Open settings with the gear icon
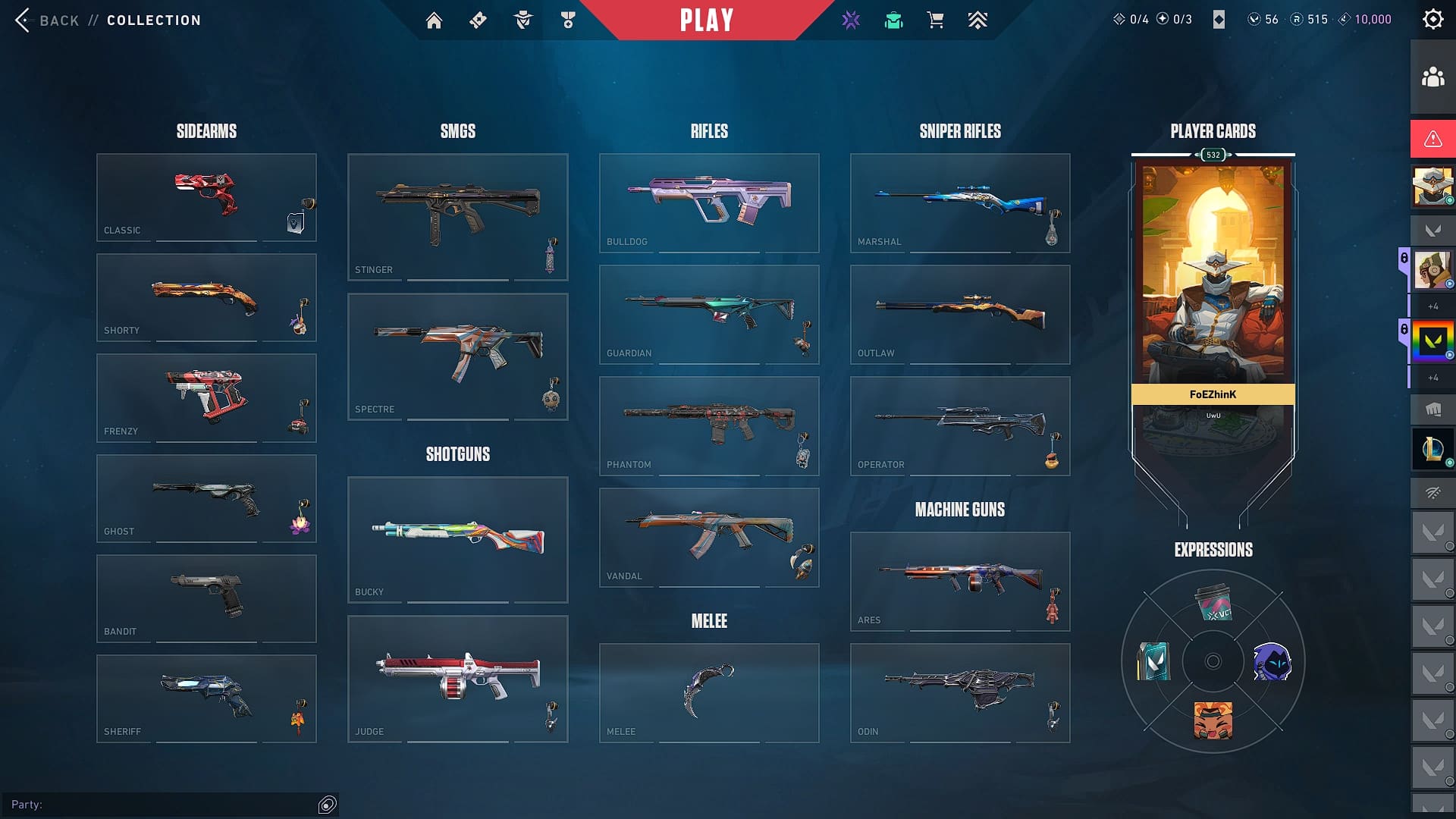Screen dimensions: 1456x819 point(1432,20)
